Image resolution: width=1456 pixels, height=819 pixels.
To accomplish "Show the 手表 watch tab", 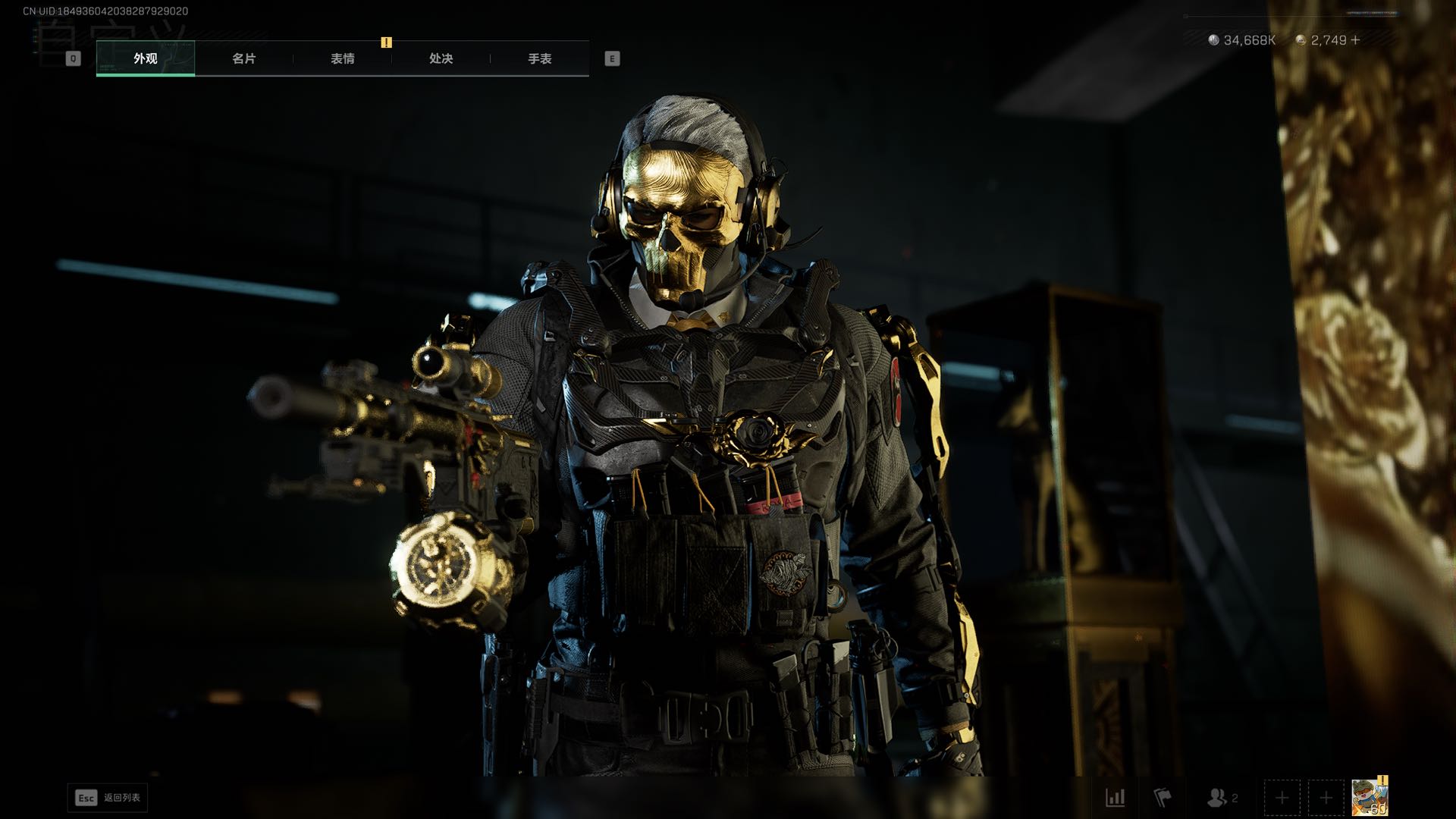I will [540, 58].
